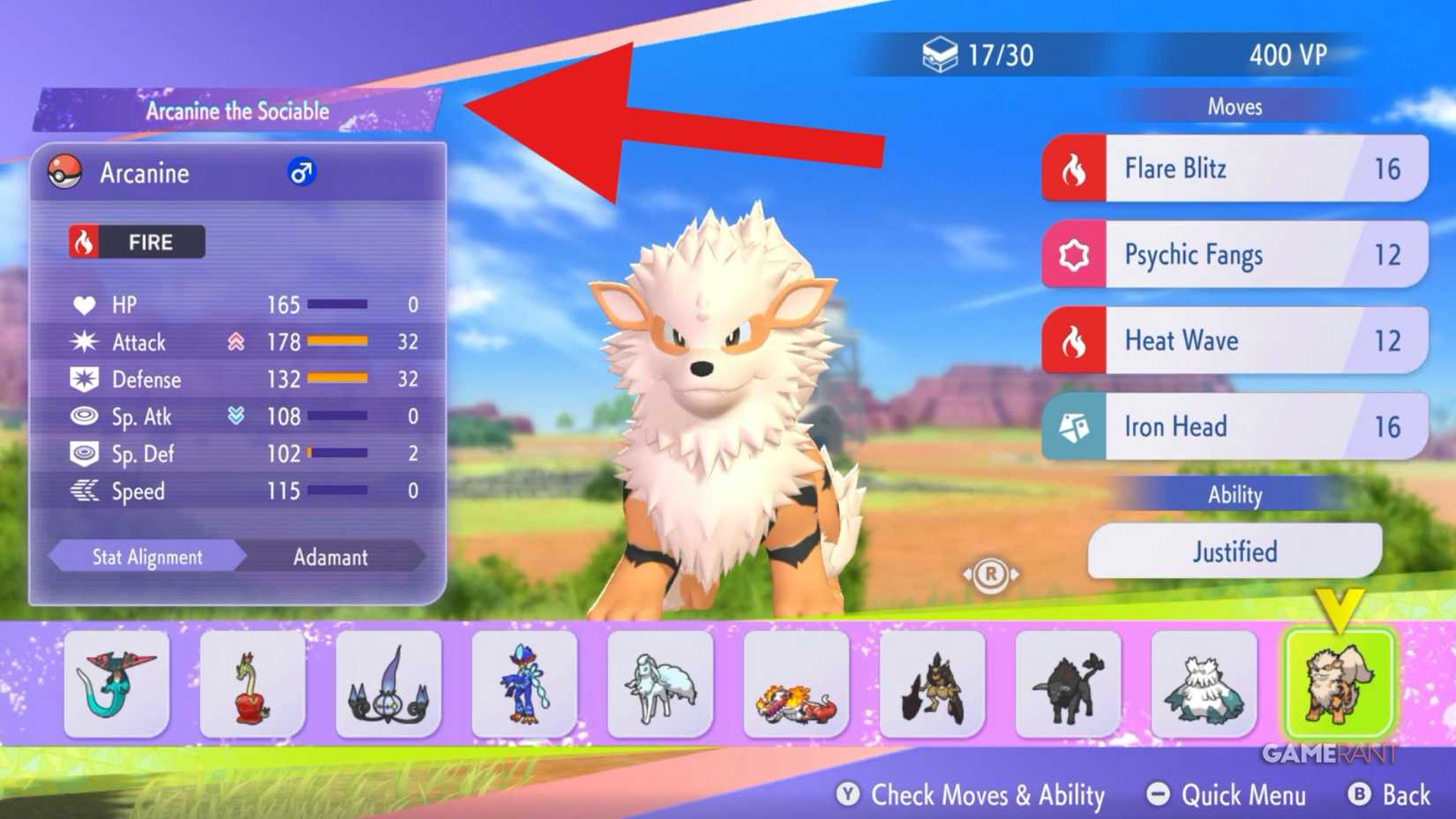
Task: Open Quick Menu from bottom bar
Action: [x=1226, y=795]
